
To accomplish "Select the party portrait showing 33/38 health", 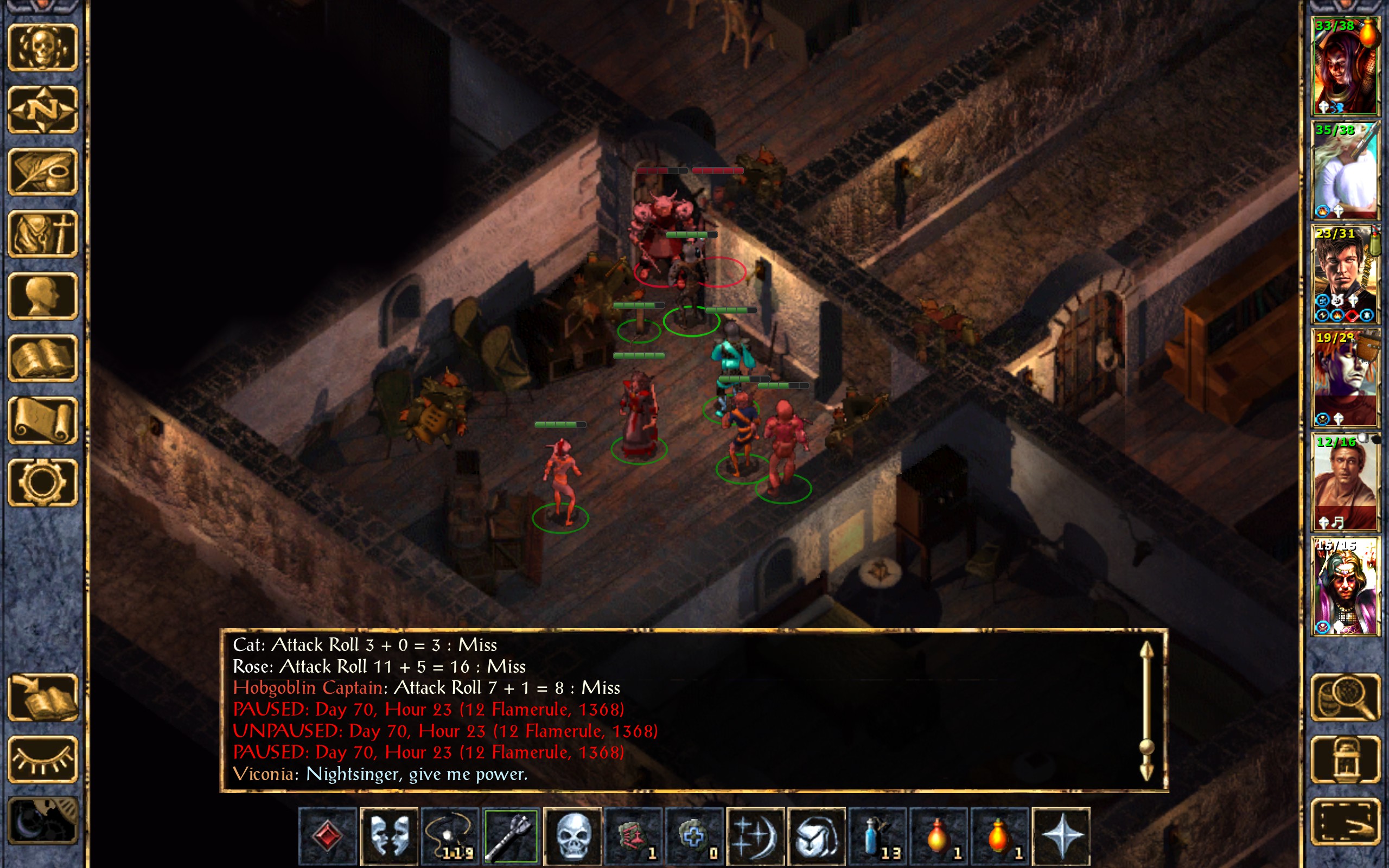I will click(x=1345, y=66).
